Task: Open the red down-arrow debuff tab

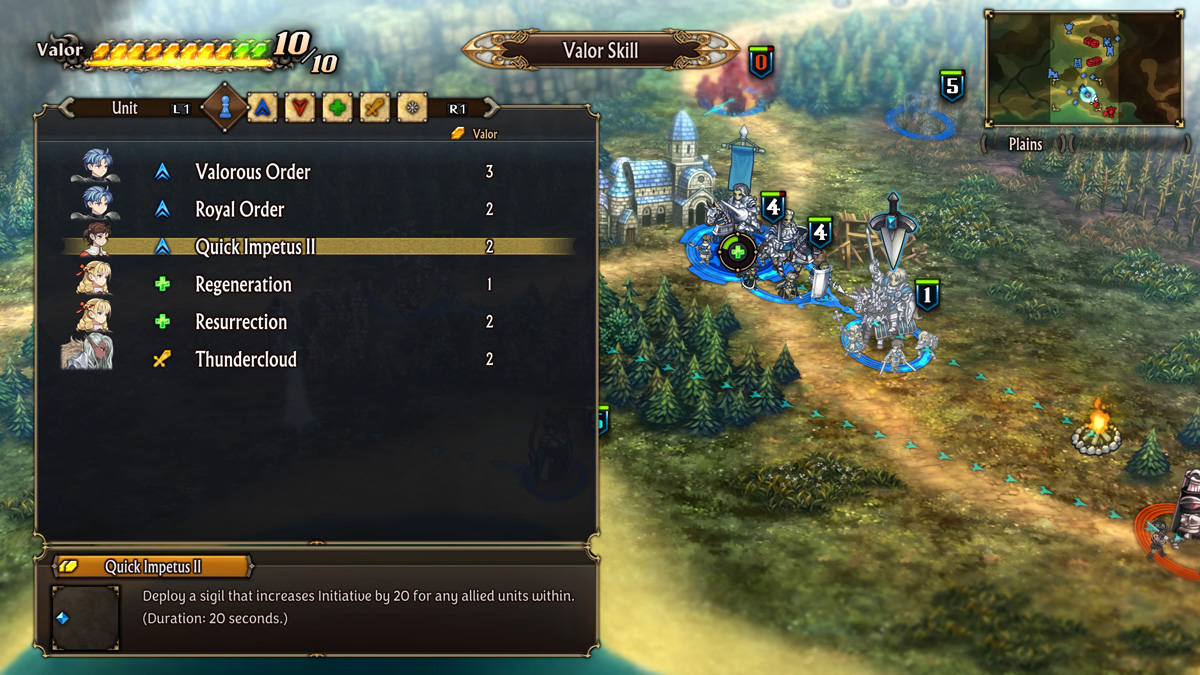Action: 299,108
